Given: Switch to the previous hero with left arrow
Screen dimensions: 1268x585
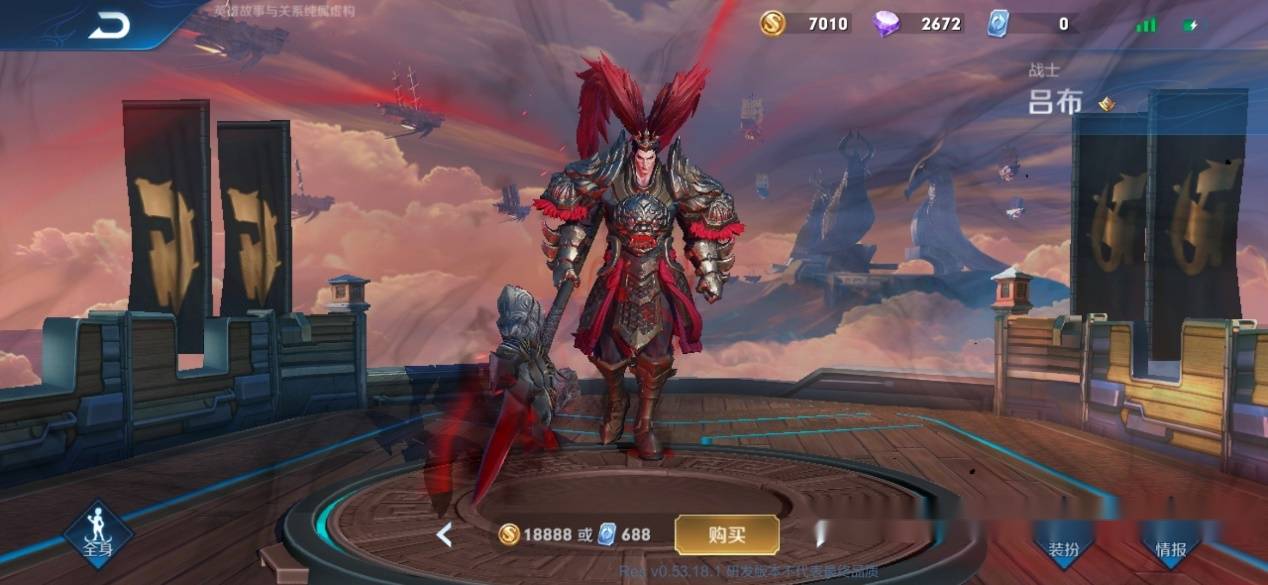Looking at the screenshot, I should (444, 535).
